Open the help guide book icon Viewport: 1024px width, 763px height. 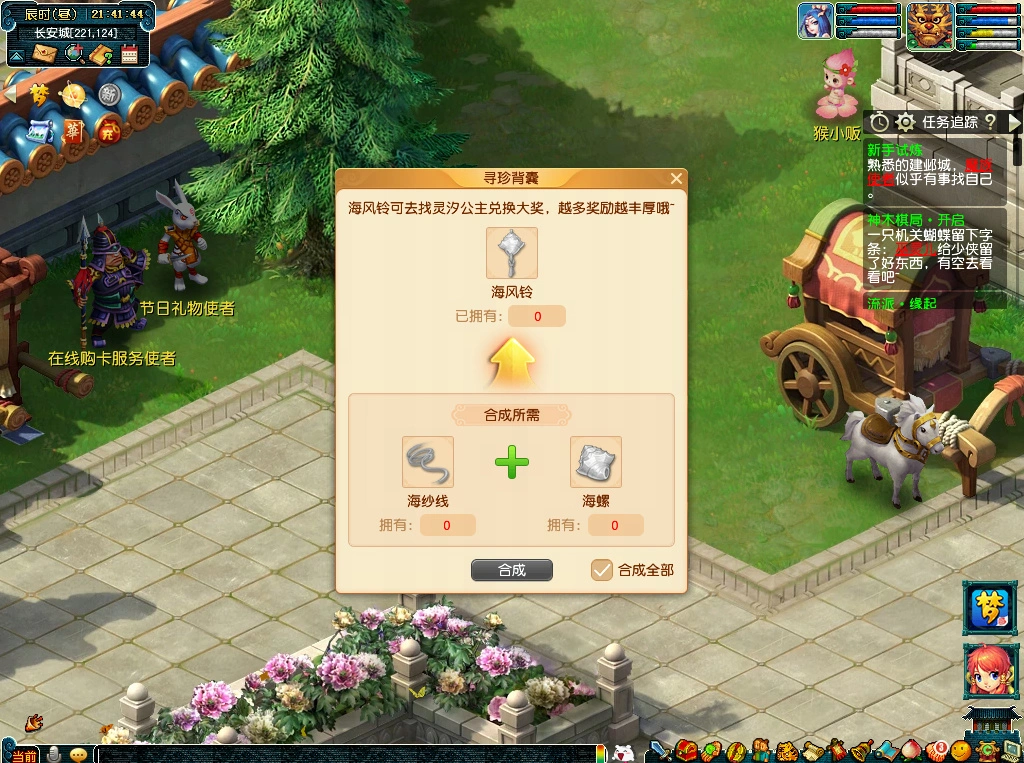coord(101,54)
